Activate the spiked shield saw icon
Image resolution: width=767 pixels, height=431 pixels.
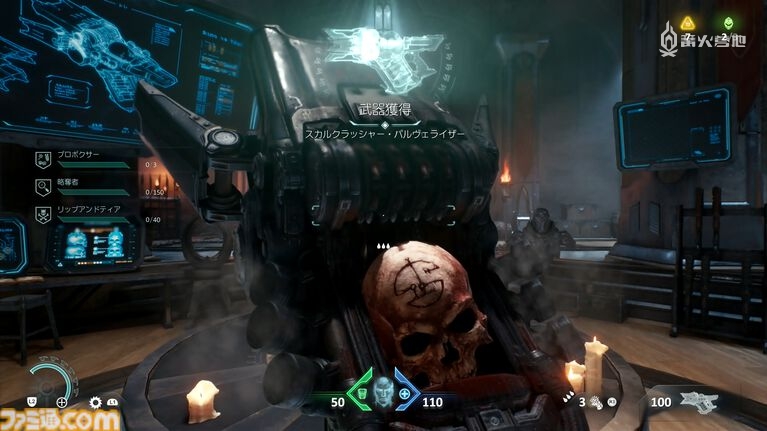[96, 402]
